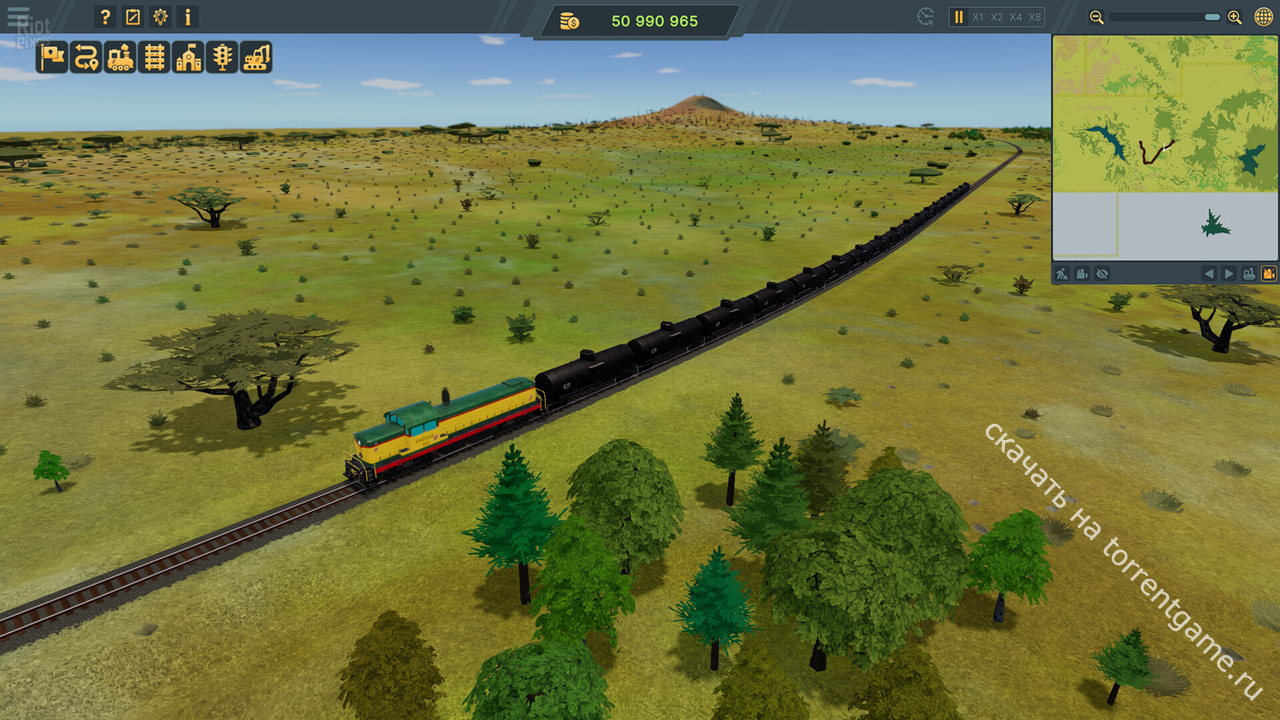Set game speed to X2
The image size is (1280, 720).
click(x=997, y=17)
